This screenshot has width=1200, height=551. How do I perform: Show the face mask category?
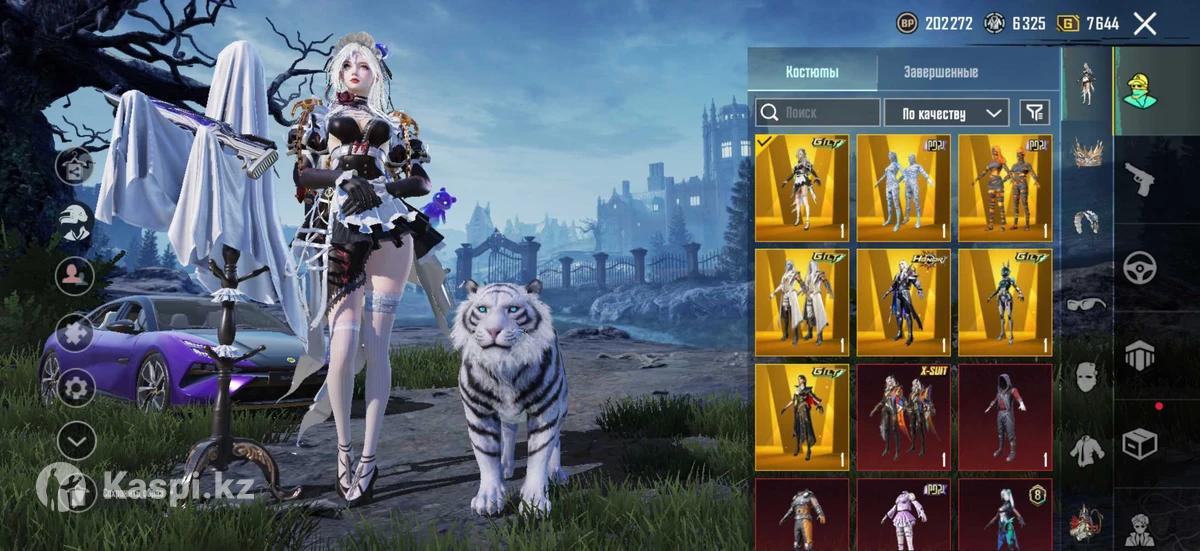[1086, 377]
